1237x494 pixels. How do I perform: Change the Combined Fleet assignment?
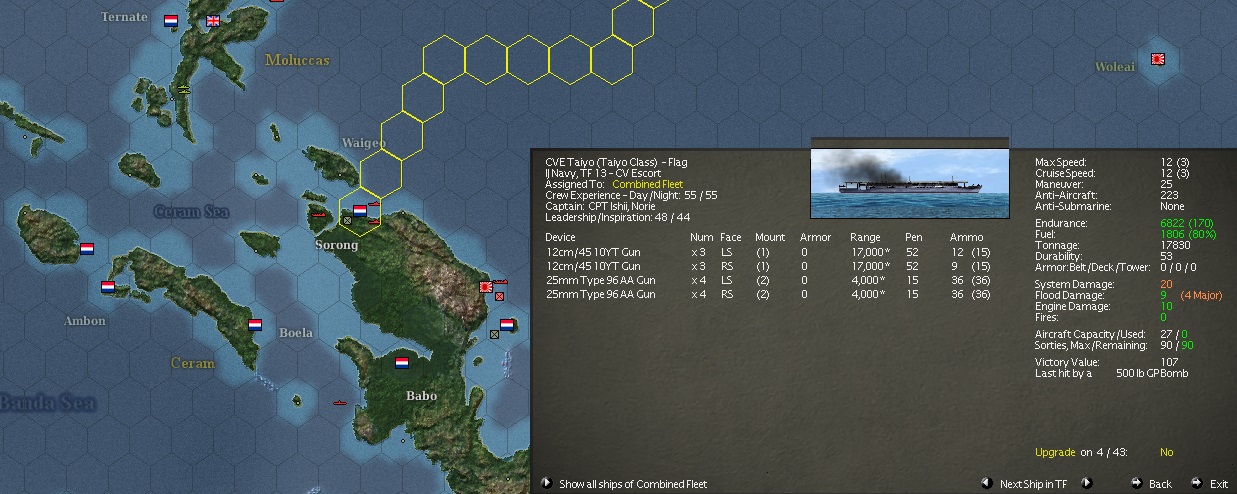point(649,184)
